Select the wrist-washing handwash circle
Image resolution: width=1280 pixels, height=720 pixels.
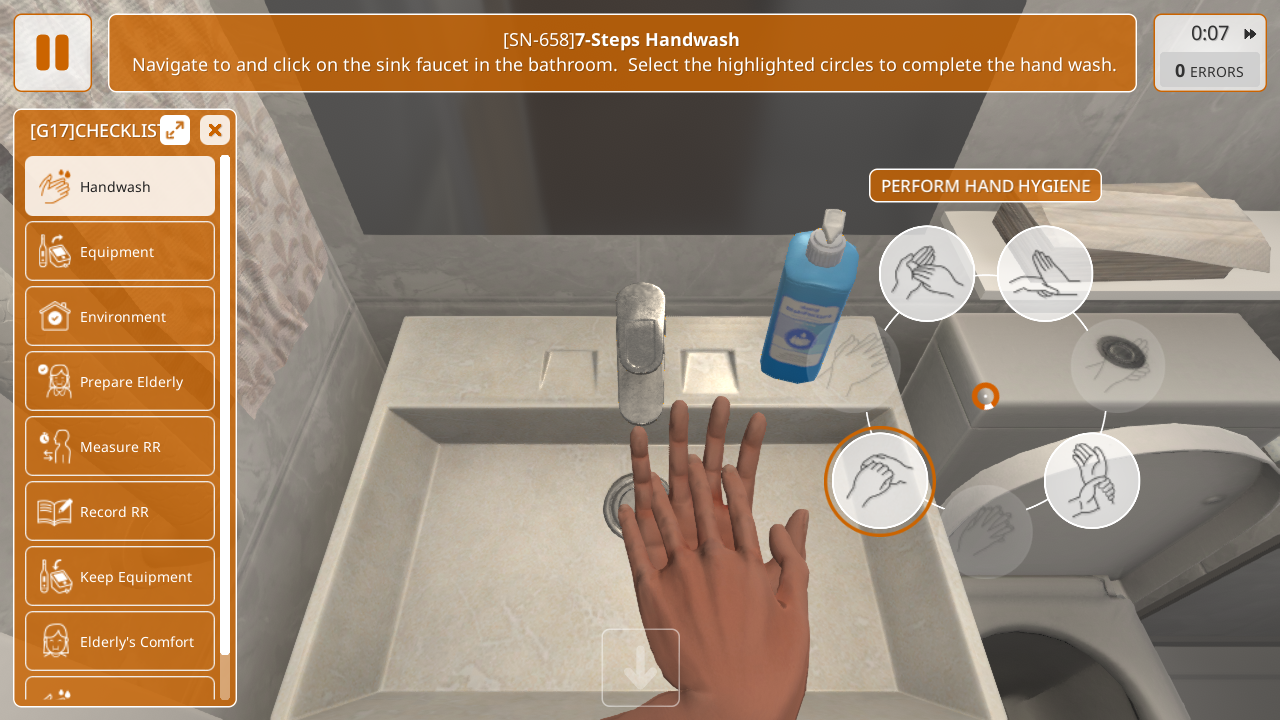[1092, 481]
